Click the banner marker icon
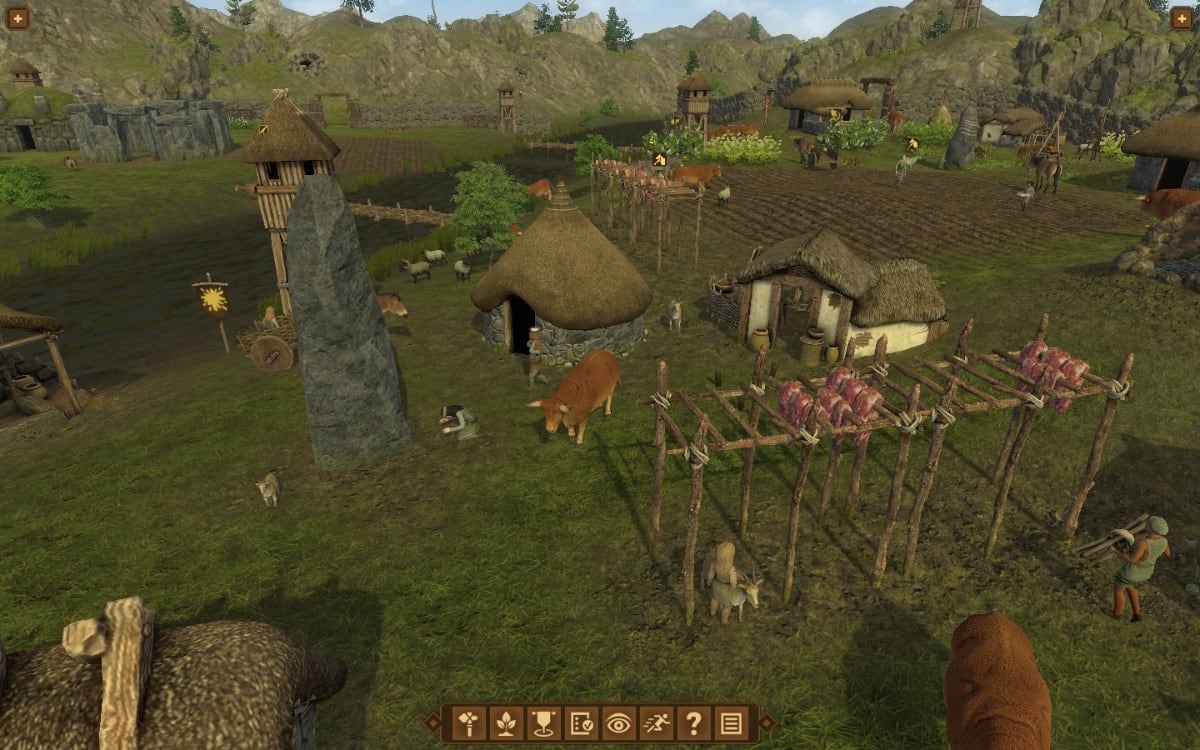This screenshot has width=1200, height=750. click(543, 722)
